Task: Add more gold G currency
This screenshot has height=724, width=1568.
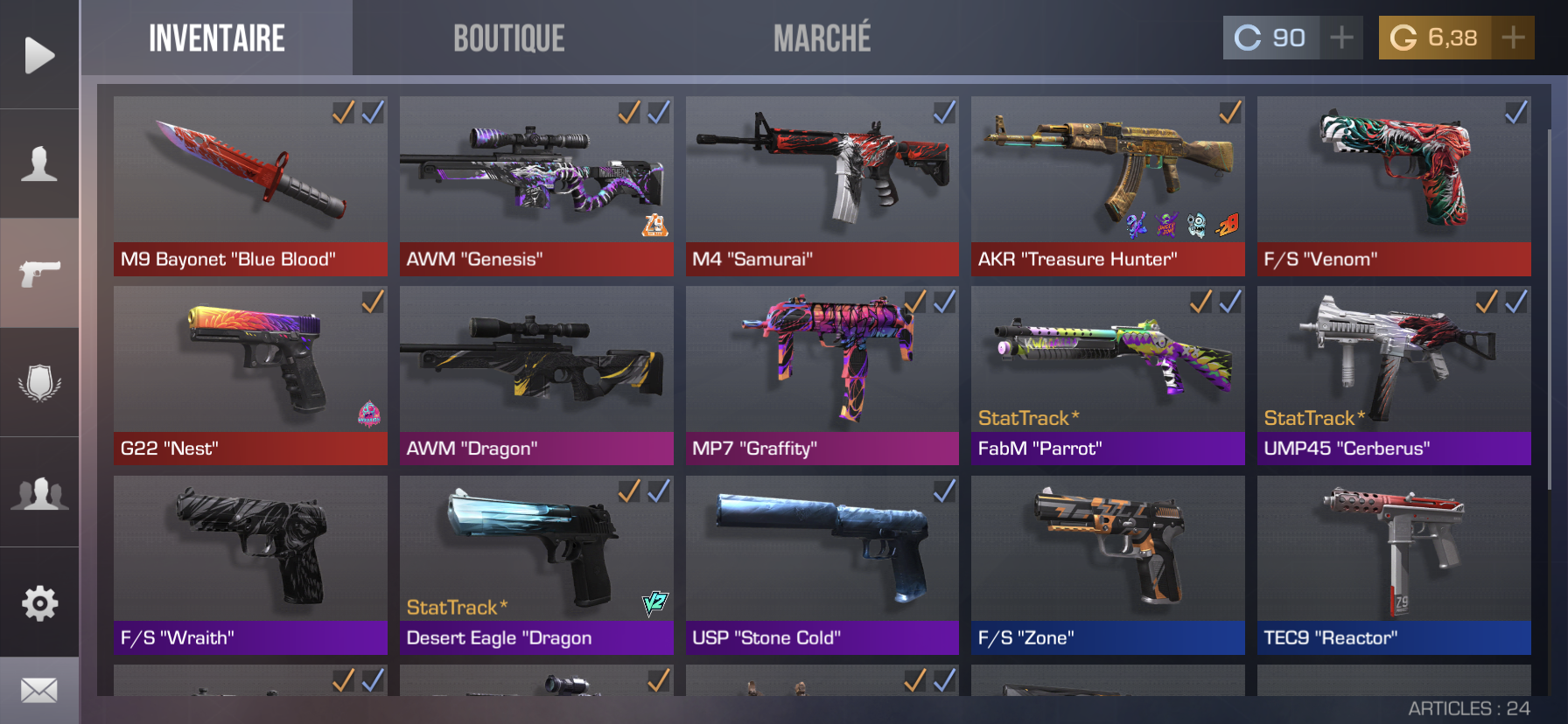Action: (x=1512, y=38)
